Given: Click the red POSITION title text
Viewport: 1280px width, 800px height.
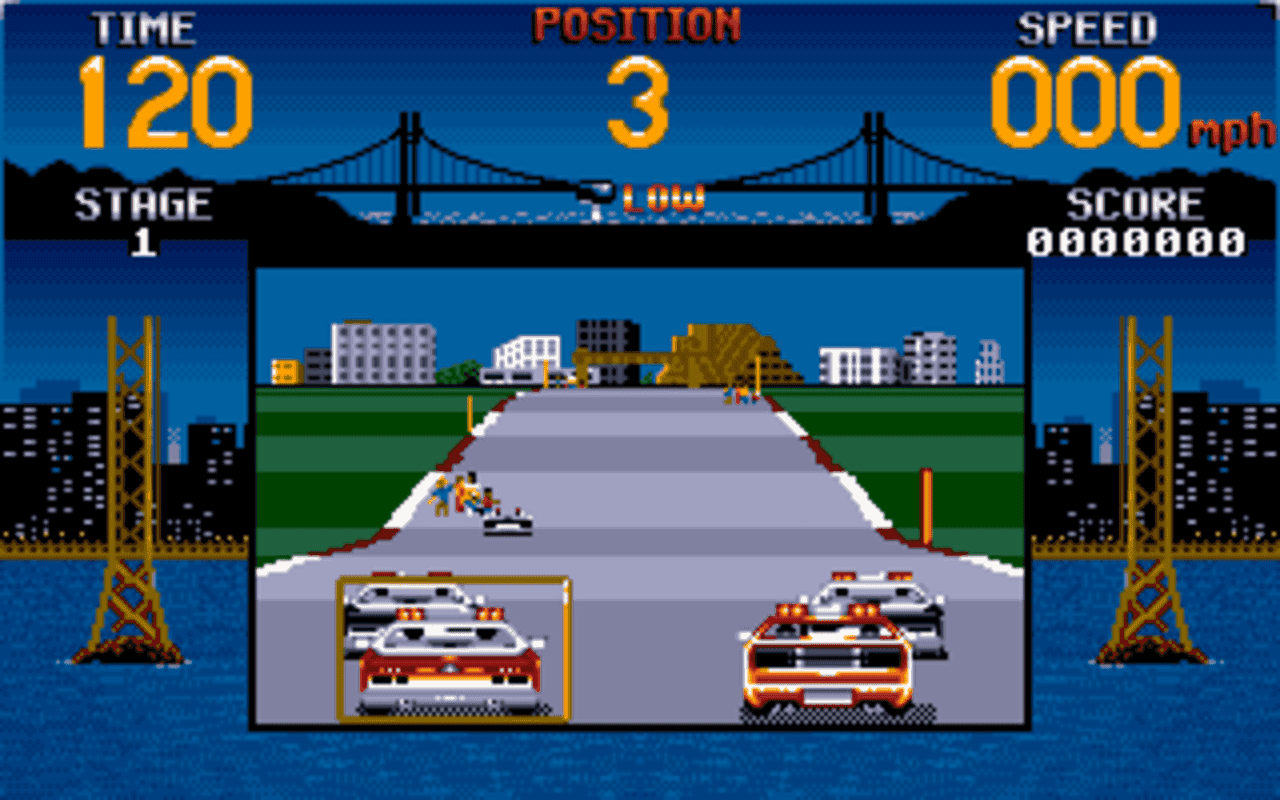Looking at the screenshot, I should [x=640, y=22].
